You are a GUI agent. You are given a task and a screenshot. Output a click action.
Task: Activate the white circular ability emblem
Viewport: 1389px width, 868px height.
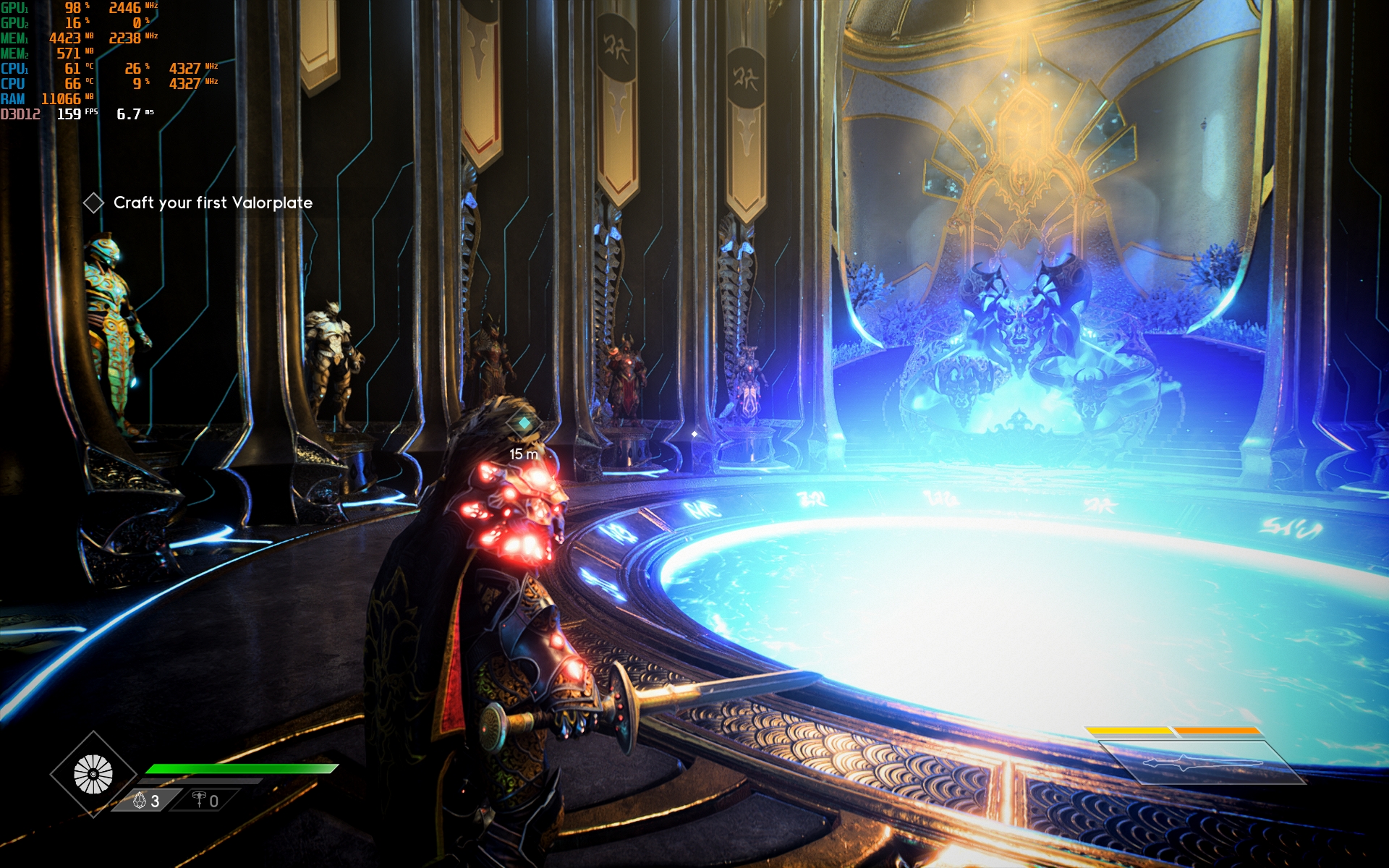tap(93, 774)
